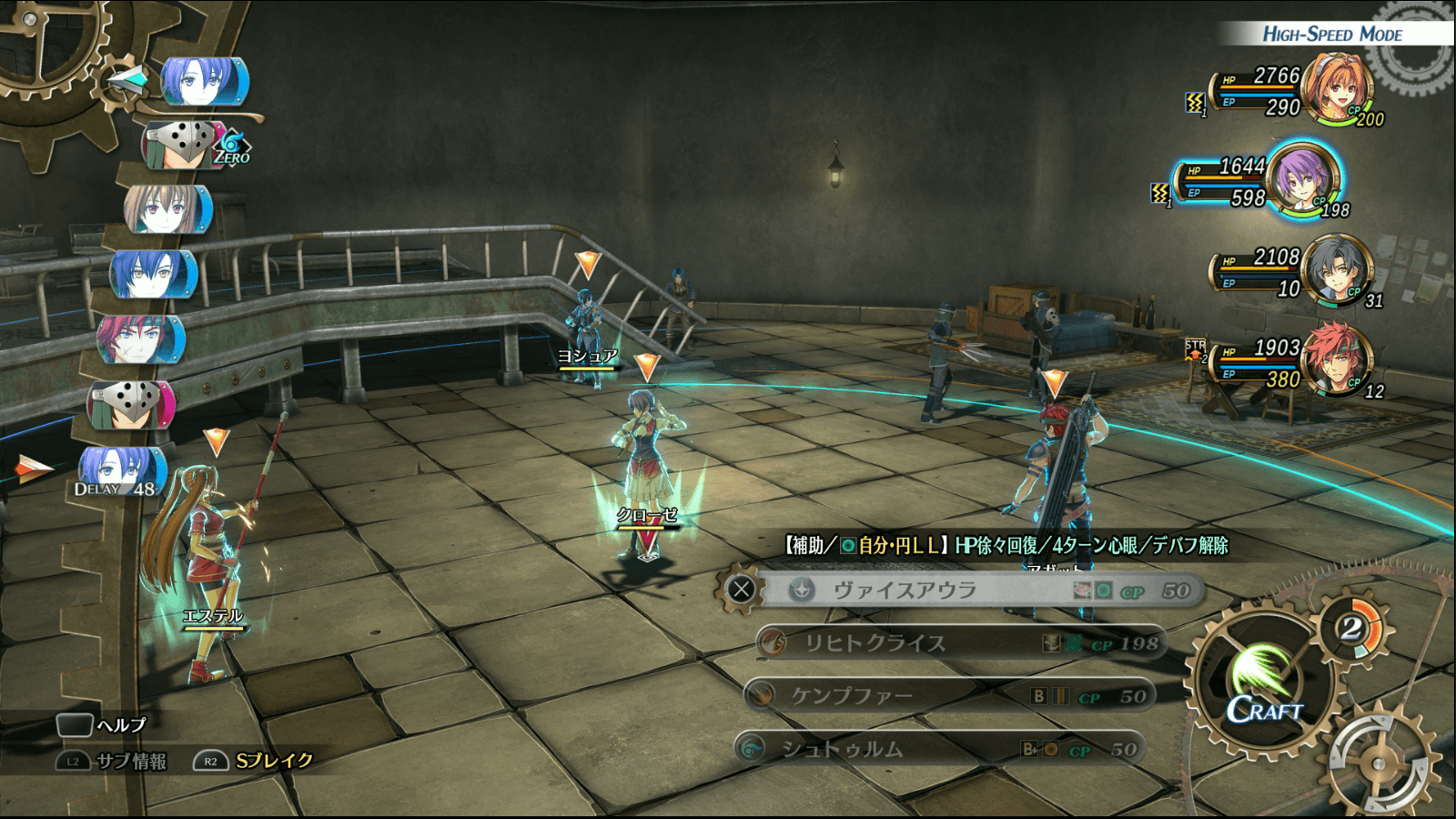Select the ケンプファー craft
The height and width of the screenshot is (819, 1456).
click(951, 697)
